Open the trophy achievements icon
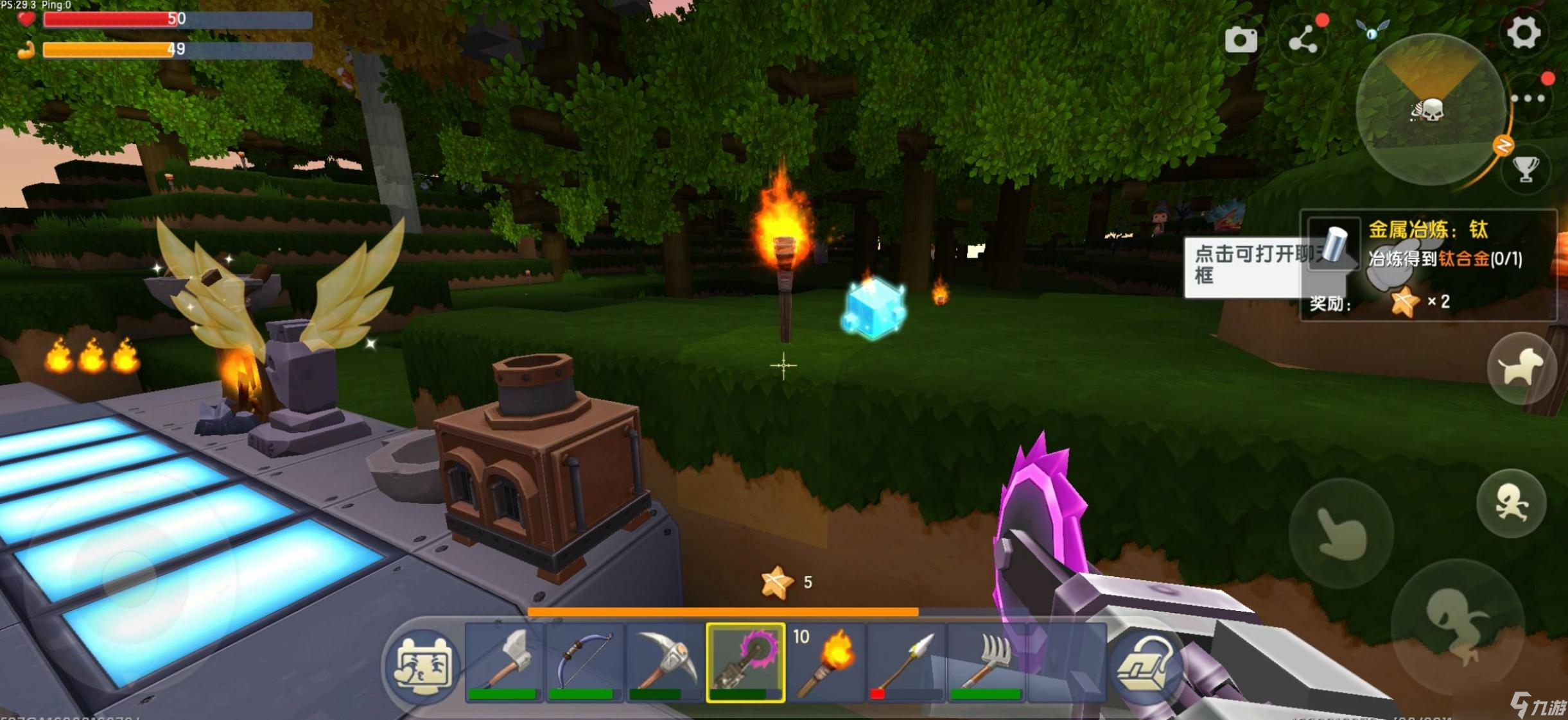 point(1526,169)
